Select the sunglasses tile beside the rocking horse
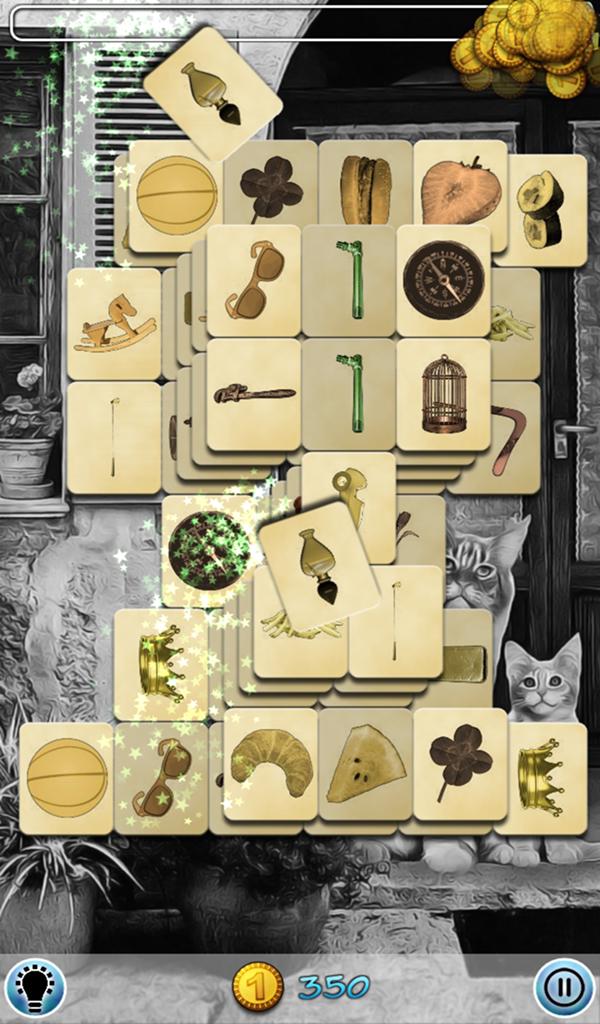Screen dimensions: 600x1024 click(x=253, y=279)
